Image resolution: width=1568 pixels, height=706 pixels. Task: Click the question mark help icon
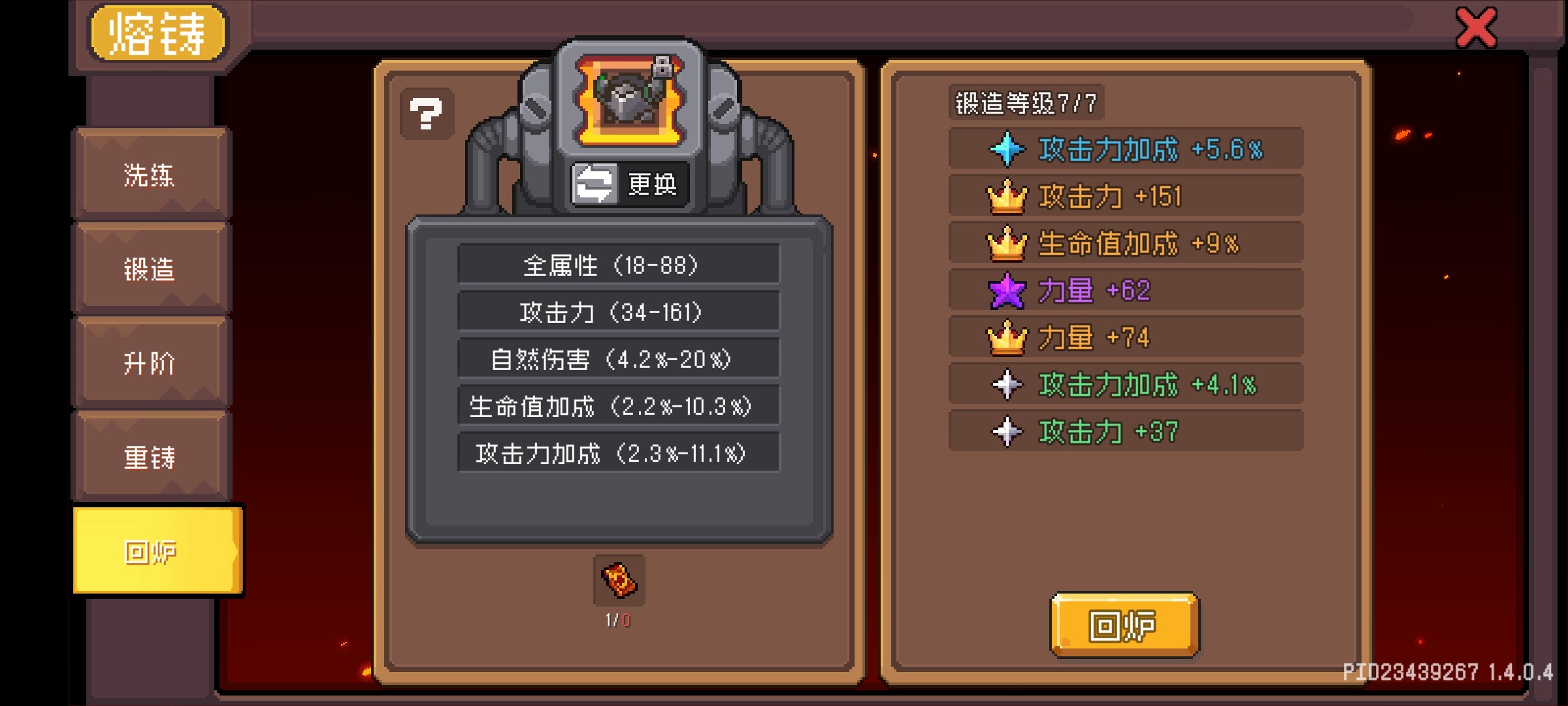[x=426, y=112]
